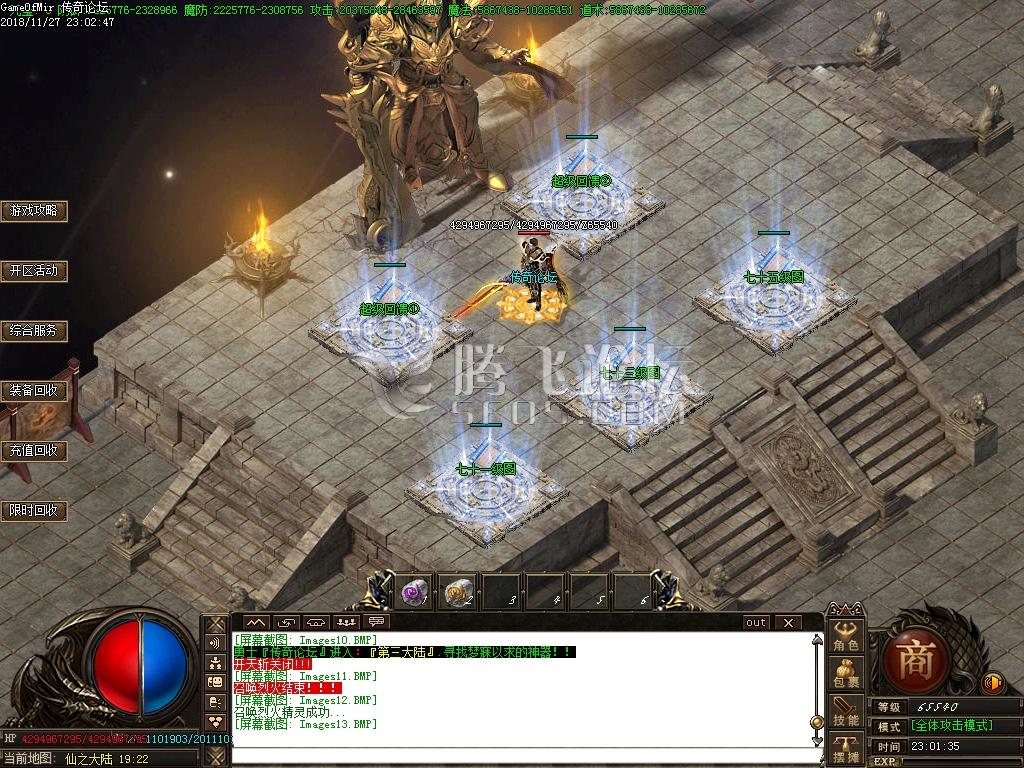Open the 游戏攻略 game guide button
Viewport: 1024px width, 768px height.
coord(34,211)
